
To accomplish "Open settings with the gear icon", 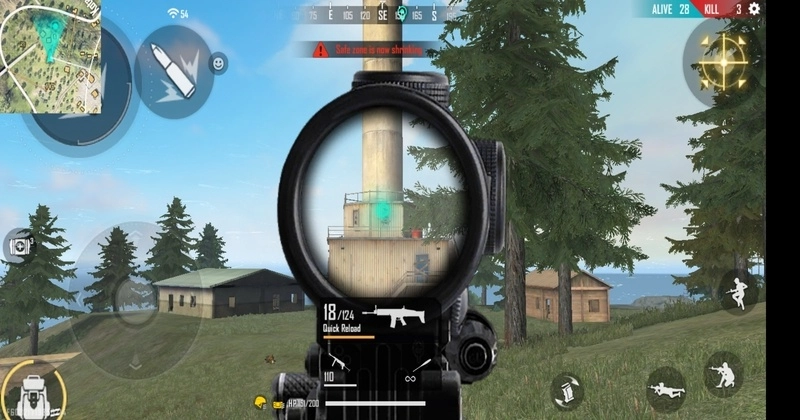I will coord(755,9).
